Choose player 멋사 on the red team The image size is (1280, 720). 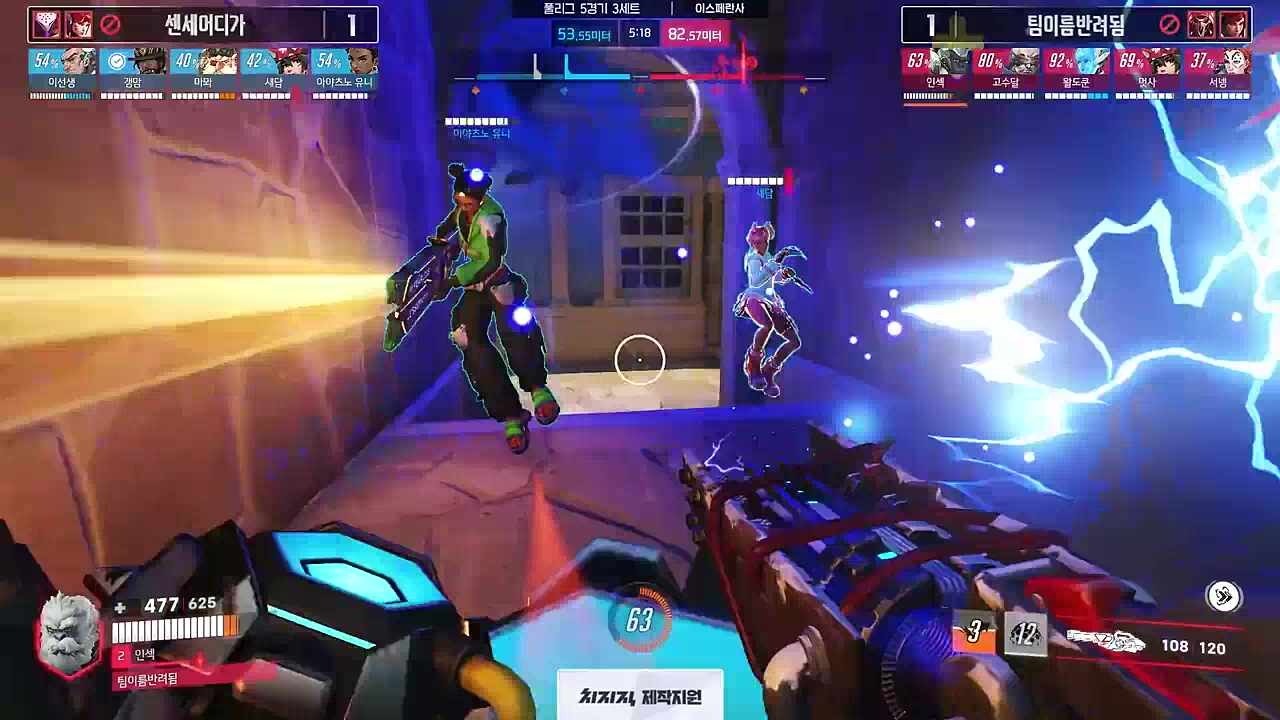click(x=1147, y=70)
